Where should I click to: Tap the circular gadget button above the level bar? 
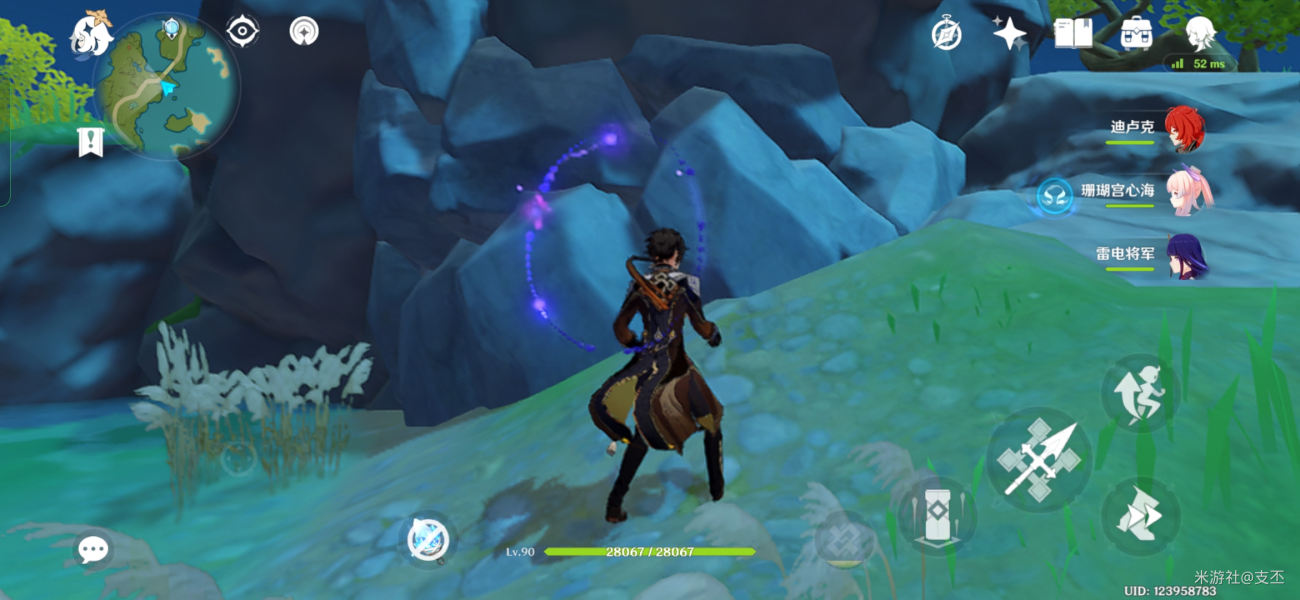pyautogui.click(x=429, y=540)
